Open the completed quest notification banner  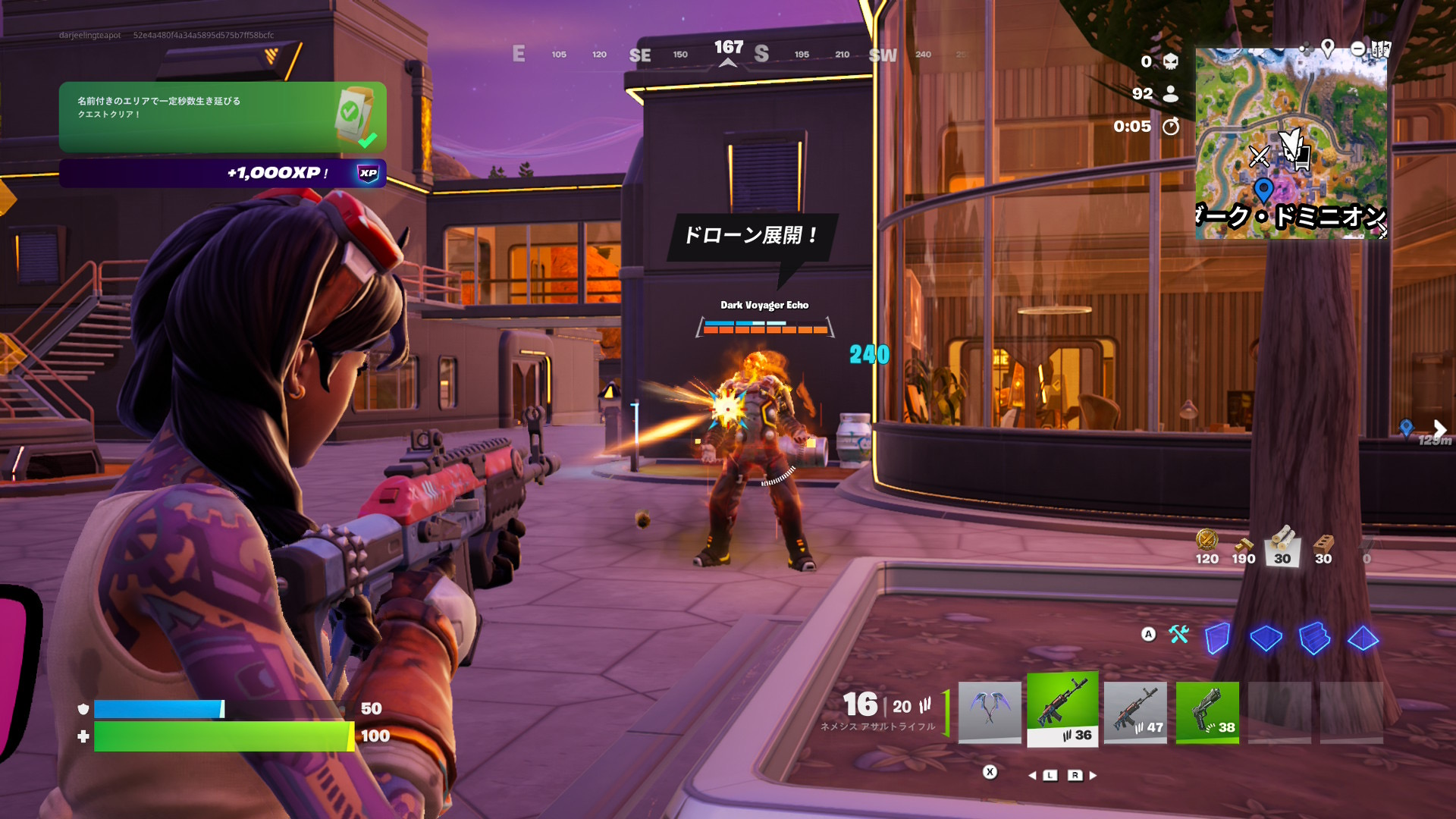pos(222,117)
